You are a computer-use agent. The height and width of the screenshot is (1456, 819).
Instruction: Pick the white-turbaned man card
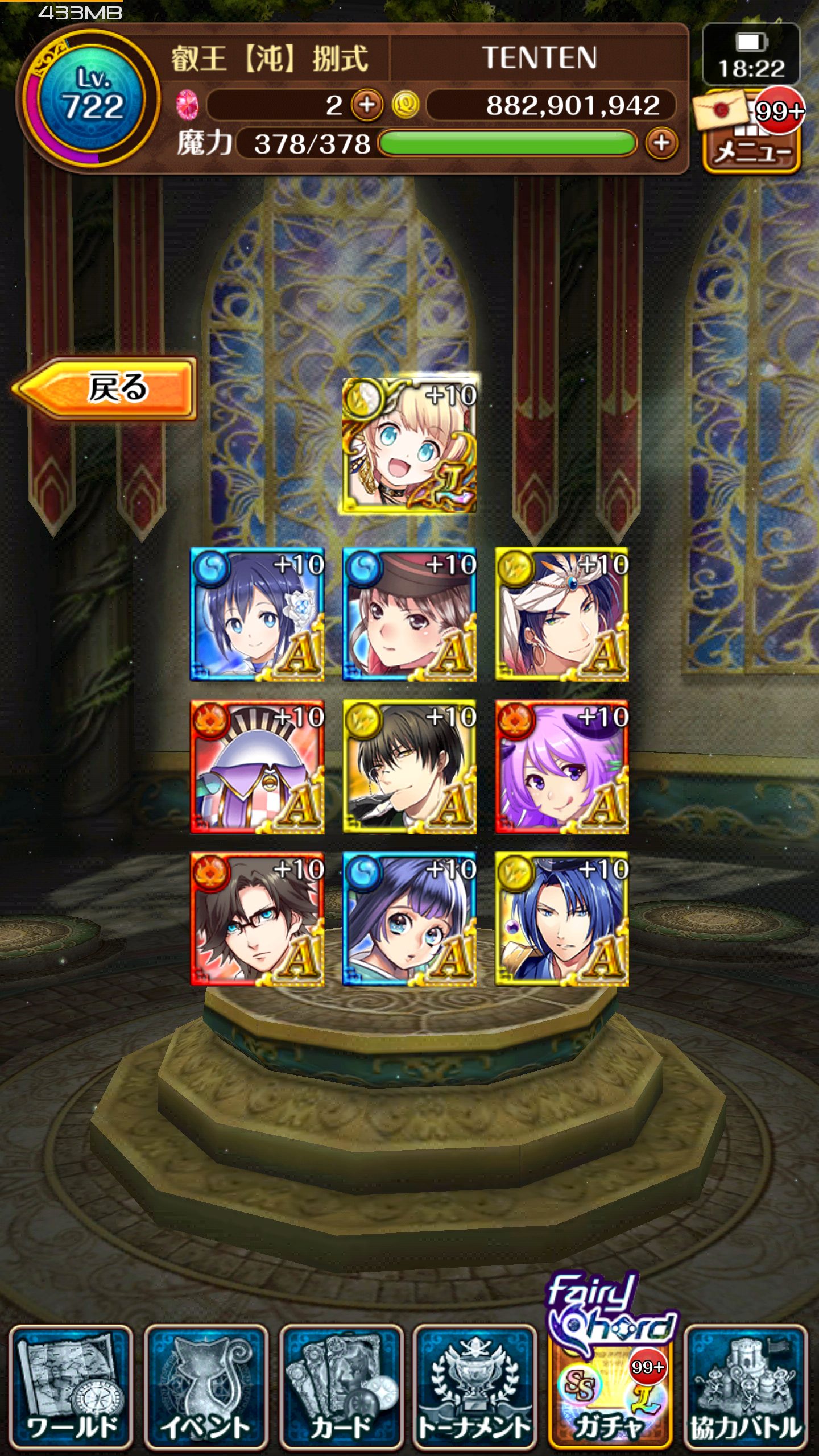click(x=561, y=614)
